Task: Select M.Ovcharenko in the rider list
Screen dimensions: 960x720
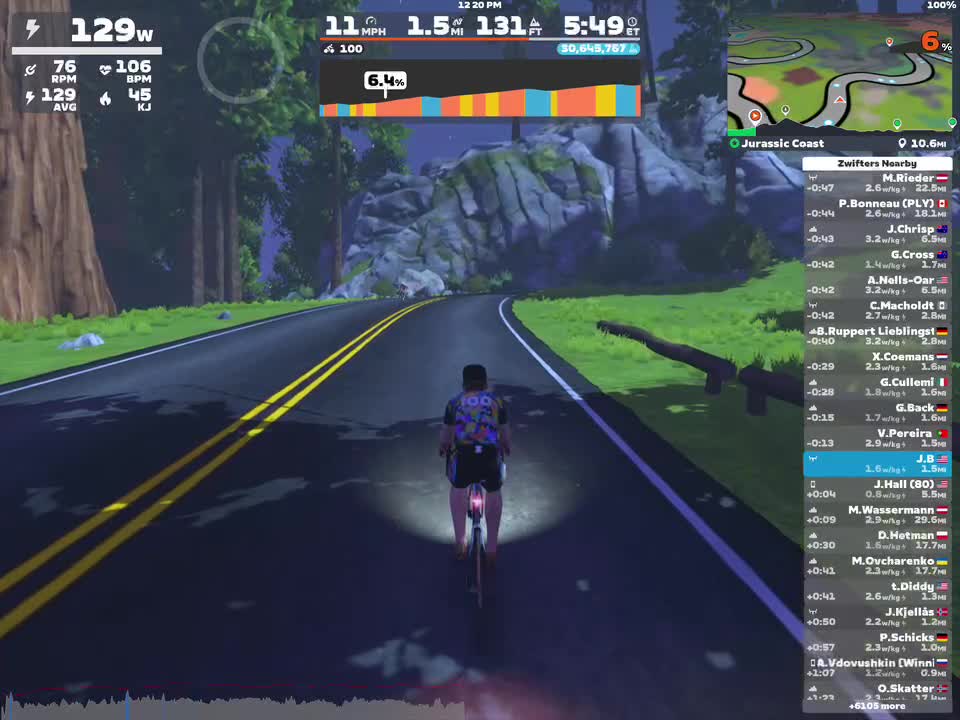Action: [877, 566]
